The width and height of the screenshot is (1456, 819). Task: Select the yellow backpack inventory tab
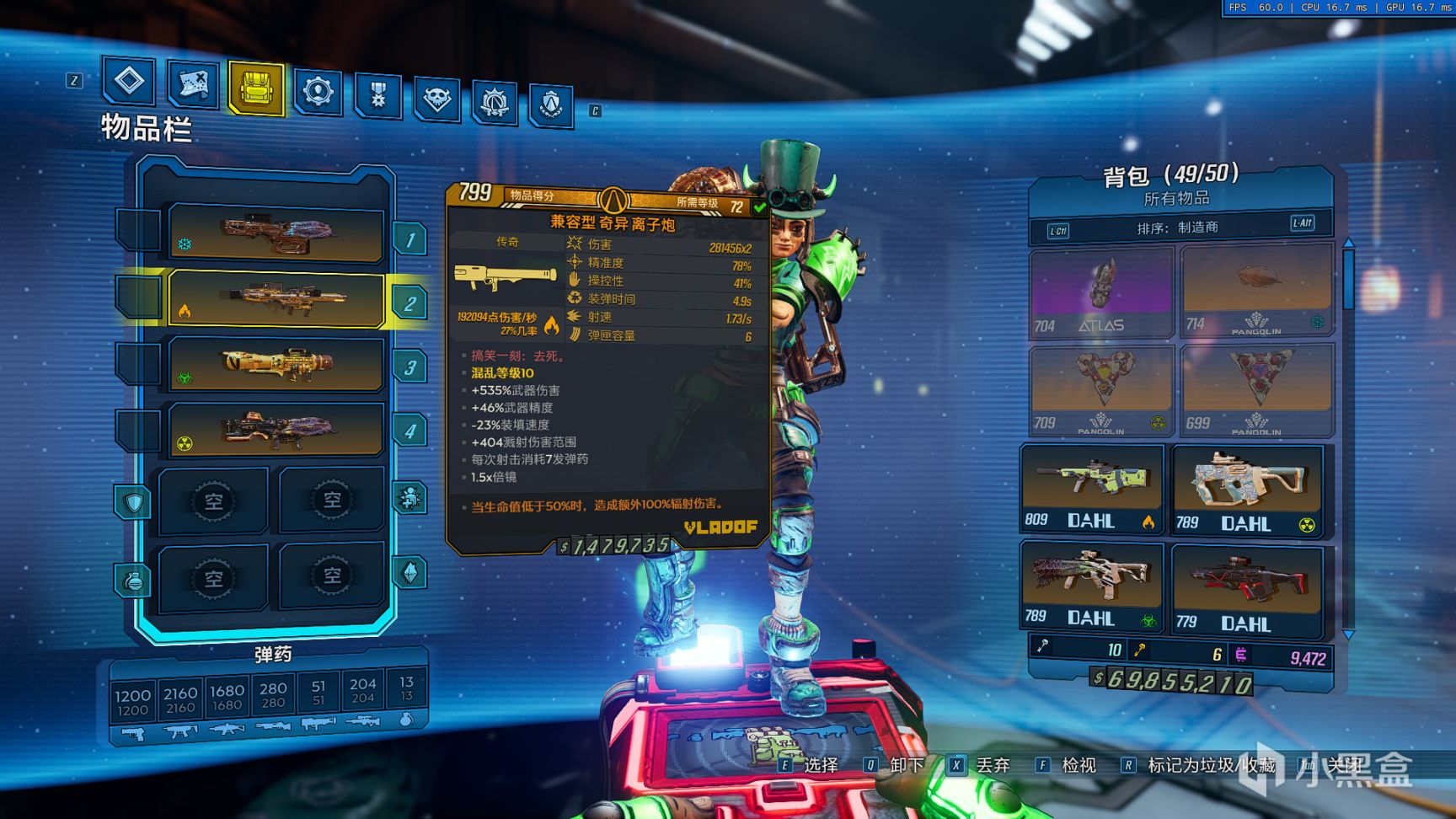(x=255, y=87)
